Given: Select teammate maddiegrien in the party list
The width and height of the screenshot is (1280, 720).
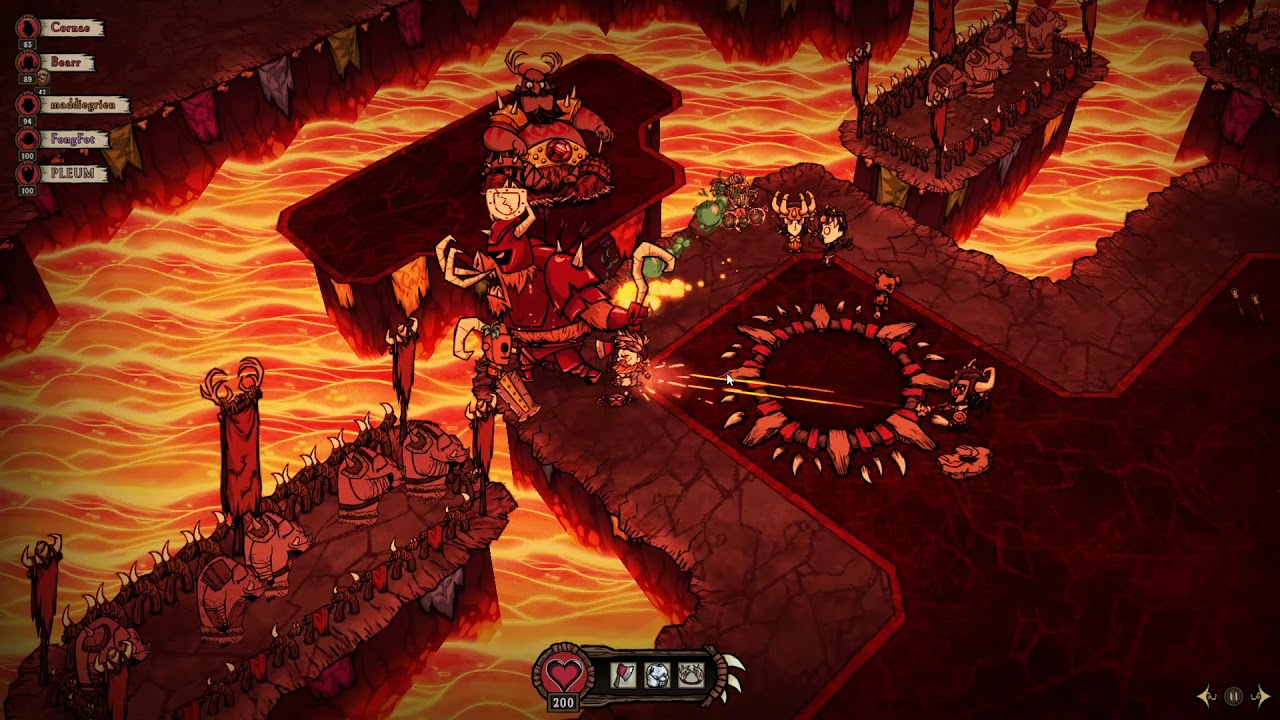Looking at the screenshot, I should [82, 104].
